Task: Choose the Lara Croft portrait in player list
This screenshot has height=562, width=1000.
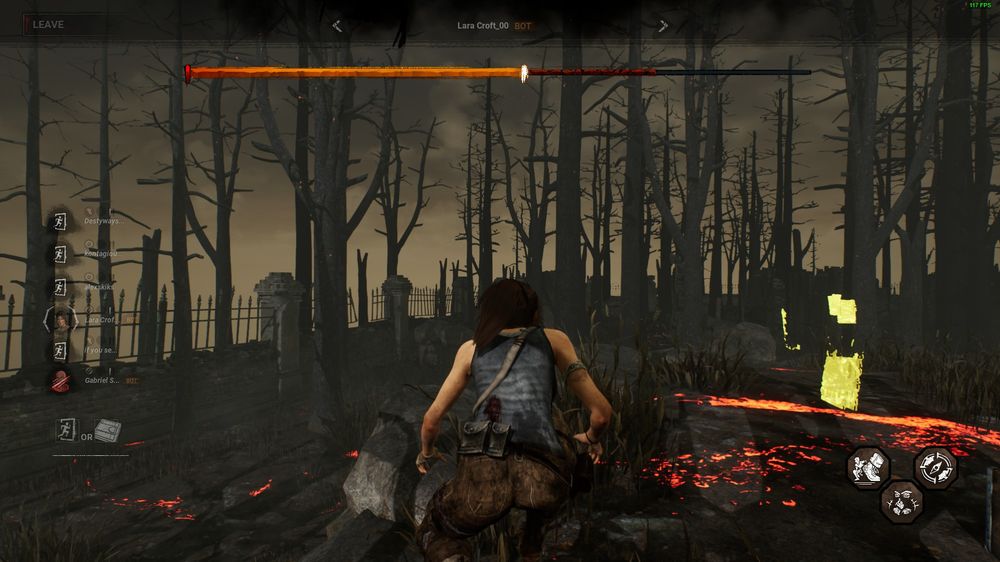Action: coord(61,319)
